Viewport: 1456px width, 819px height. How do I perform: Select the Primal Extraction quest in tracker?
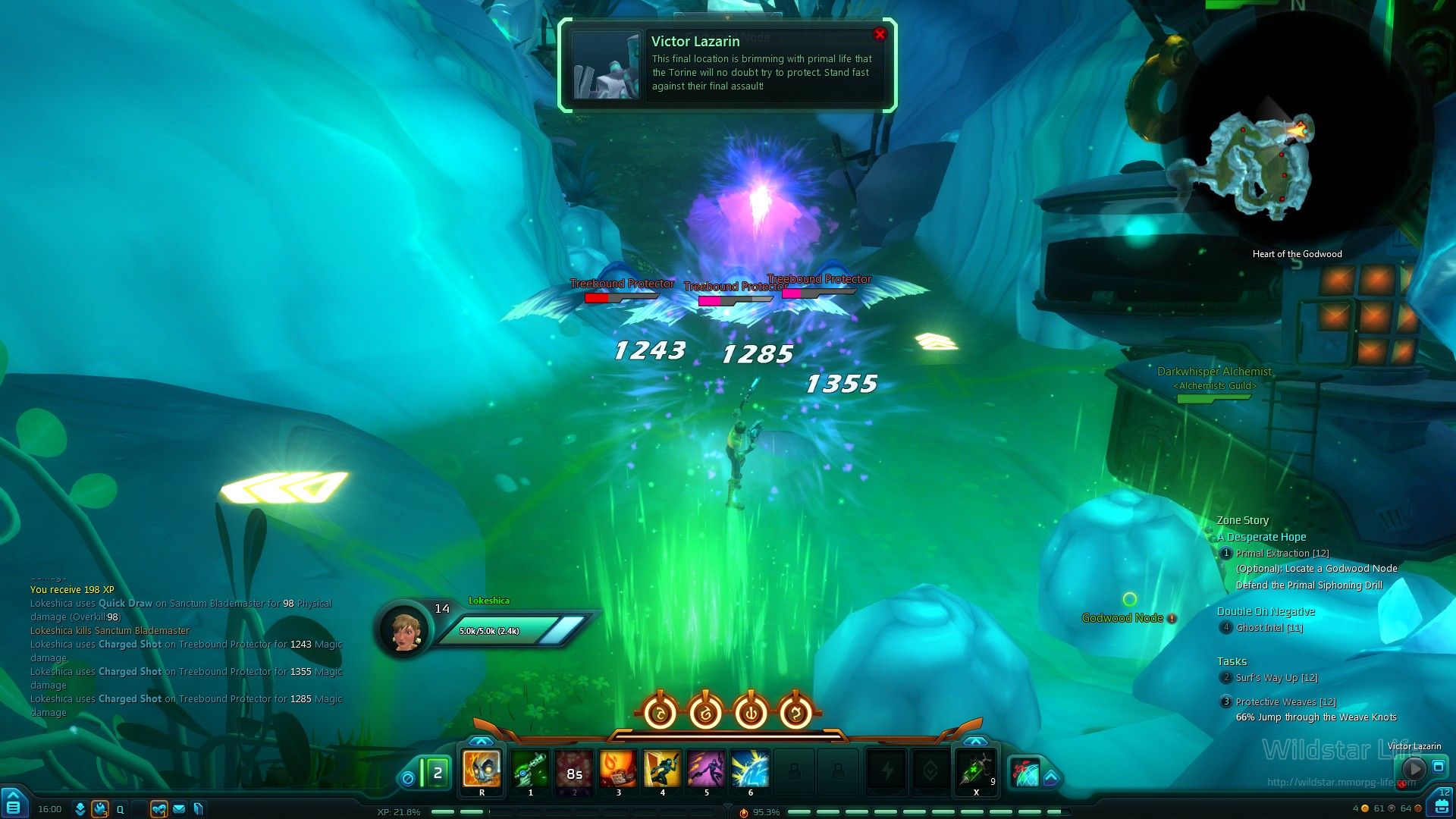[x=1282, y=554]
